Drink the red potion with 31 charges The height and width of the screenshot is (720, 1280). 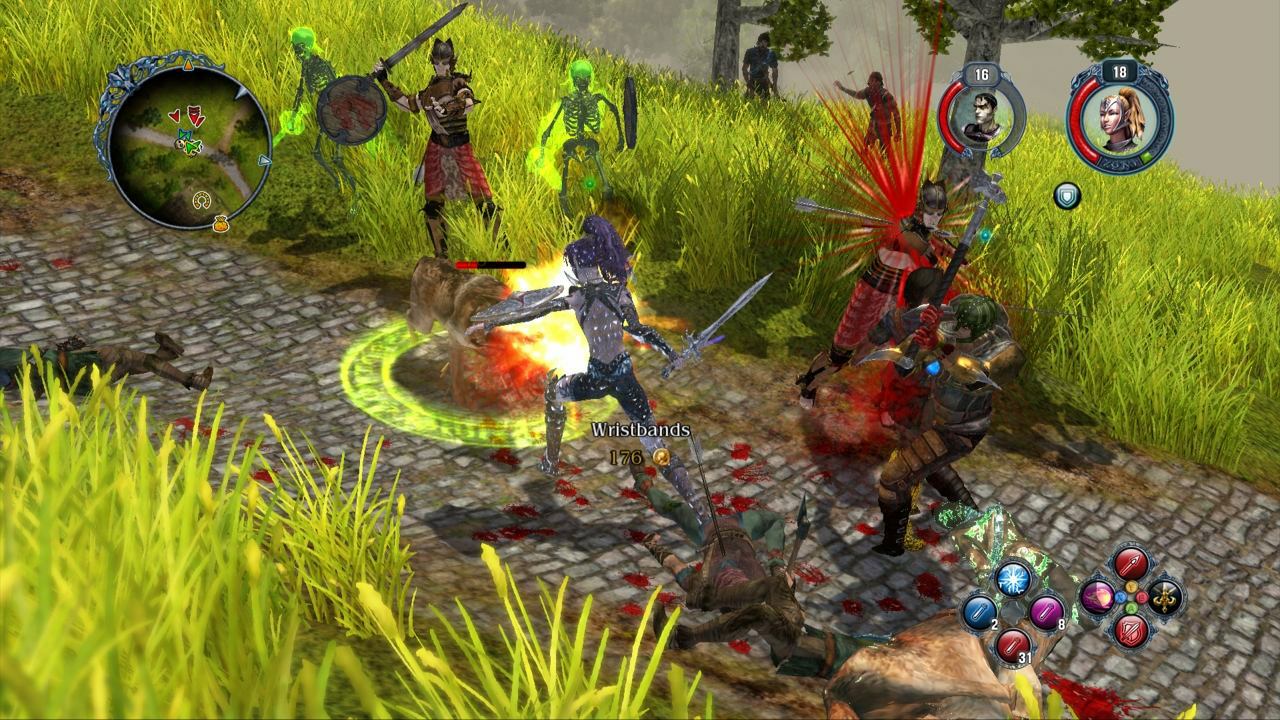[x=1014, y=644]
